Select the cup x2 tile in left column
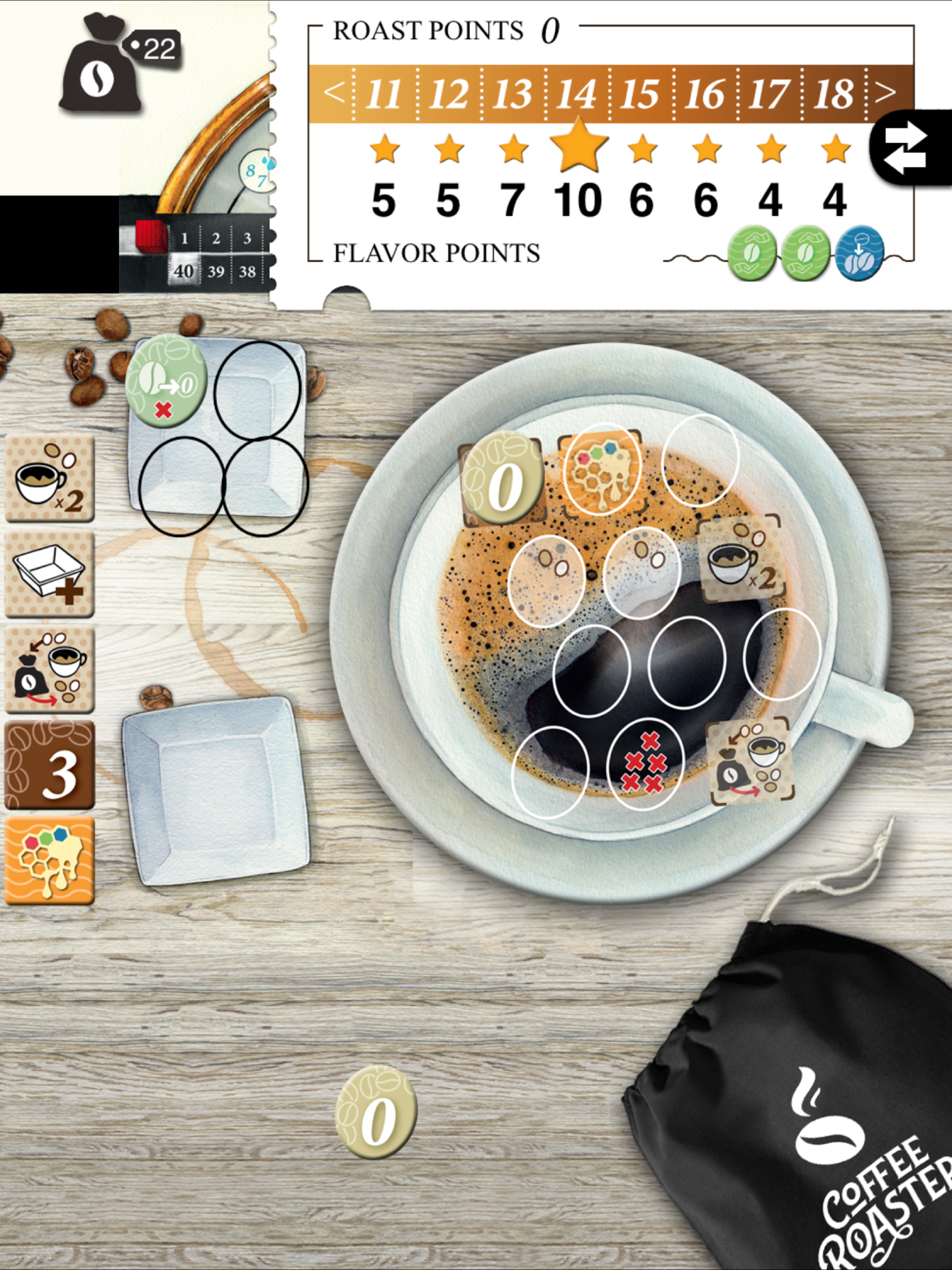Image resolution: width=952 pixels, height=1270 pixels. (x=49, y=479)
